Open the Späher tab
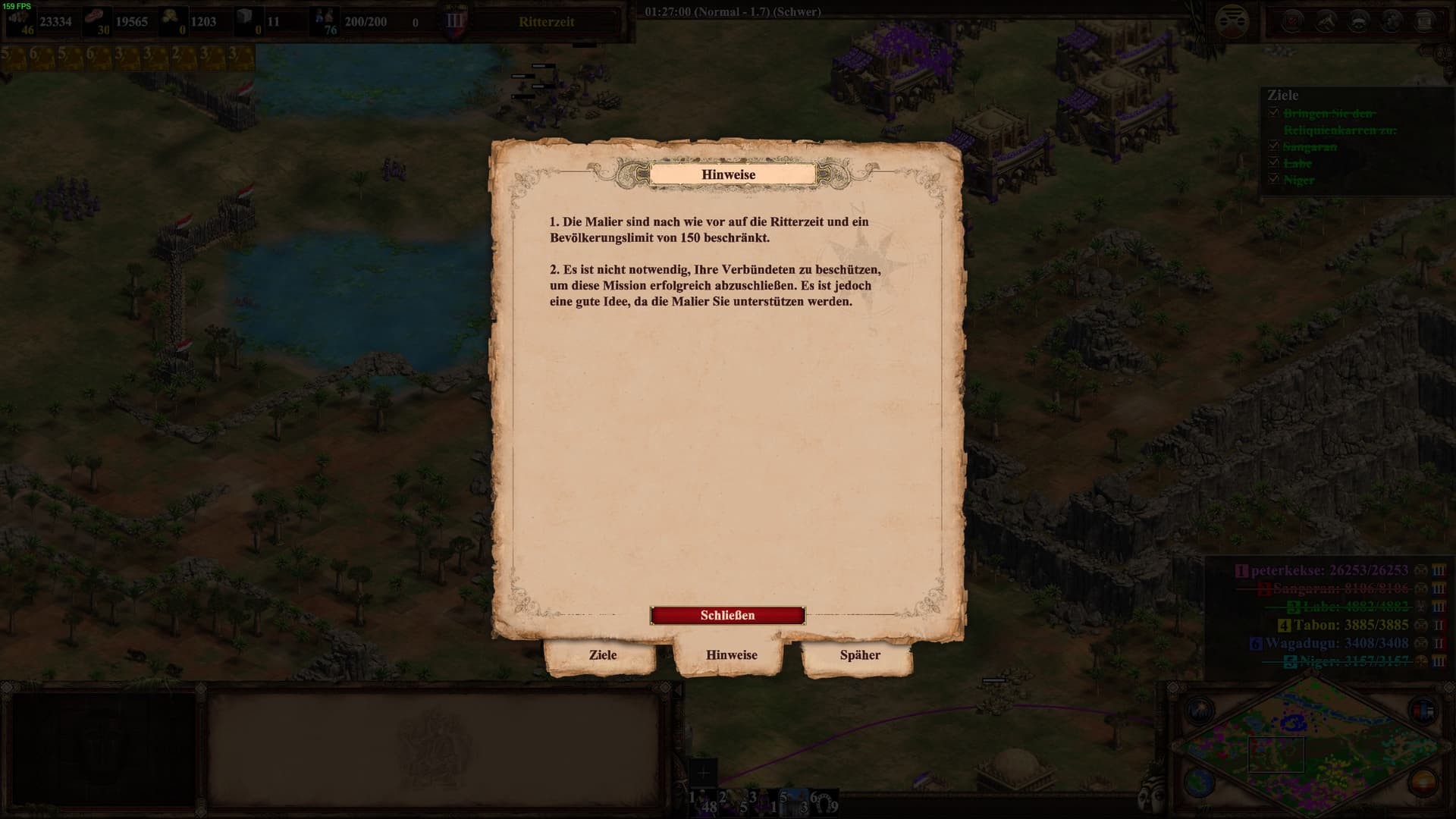 (860, 654)
